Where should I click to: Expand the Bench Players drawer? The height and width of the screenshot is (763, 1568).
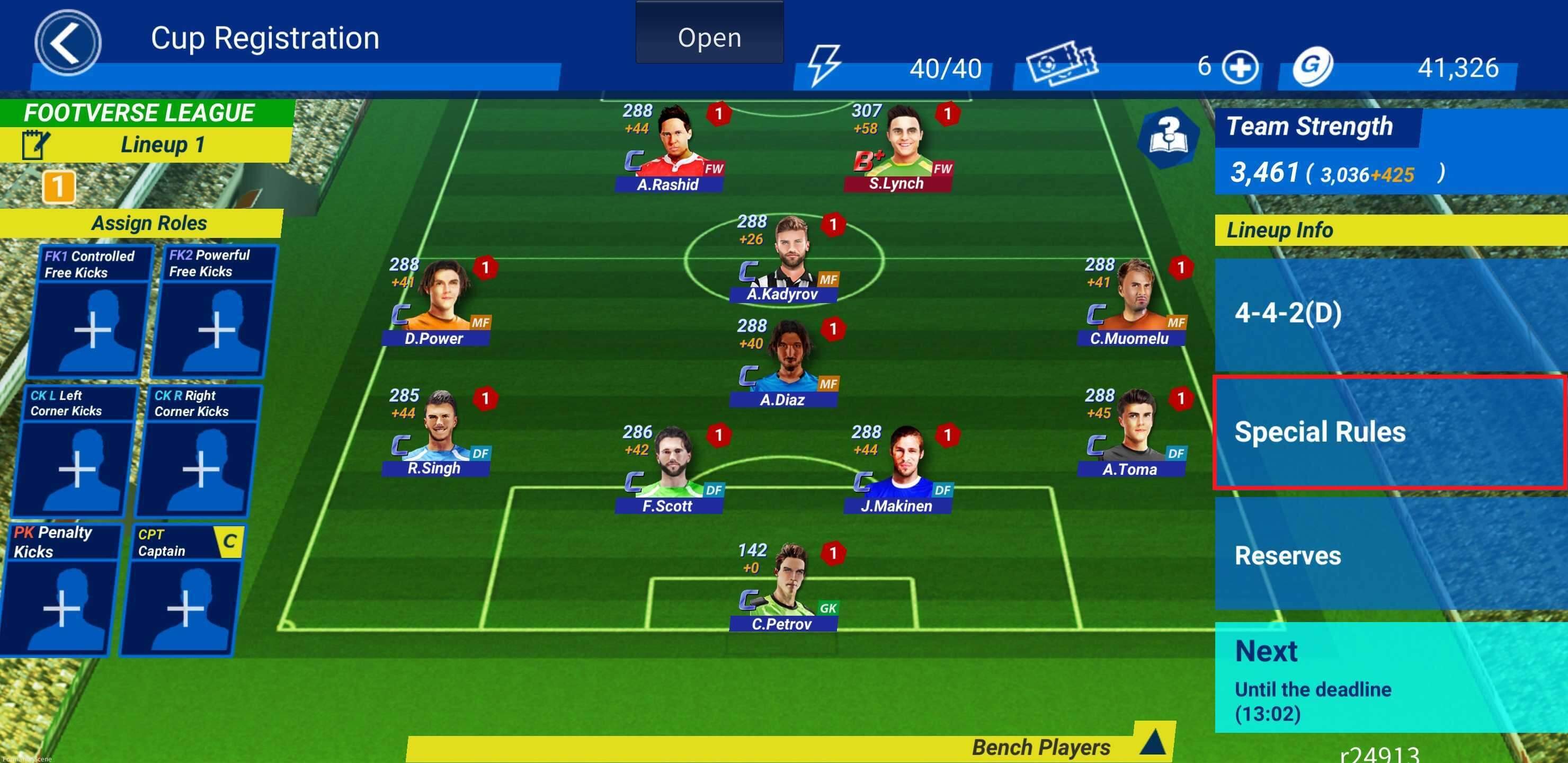1152,743
